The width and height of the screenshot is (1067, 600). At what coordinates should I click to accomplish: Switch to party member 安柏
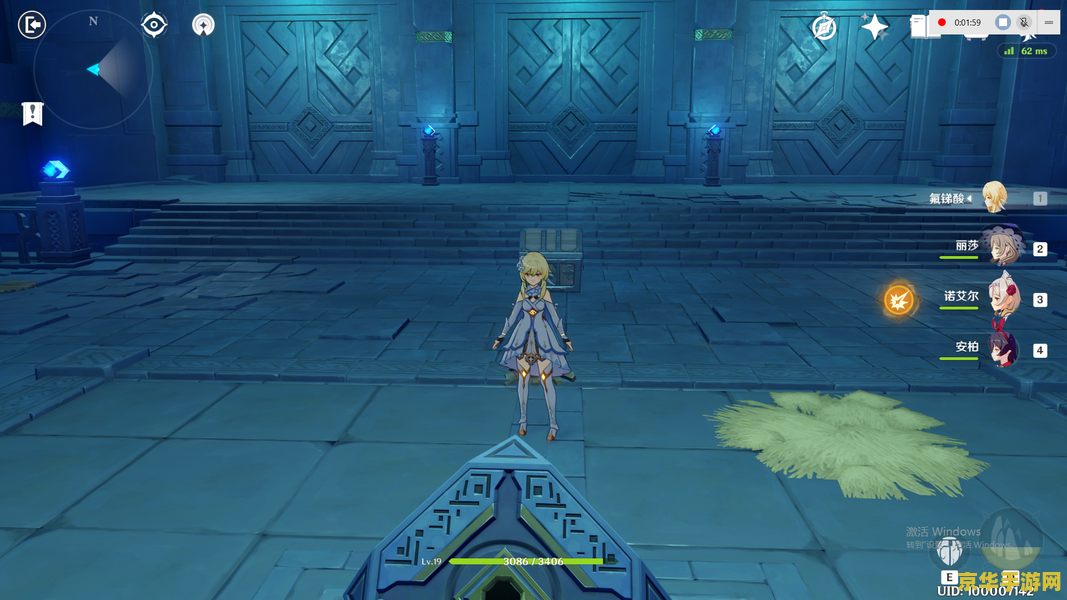tap(998, 349)
